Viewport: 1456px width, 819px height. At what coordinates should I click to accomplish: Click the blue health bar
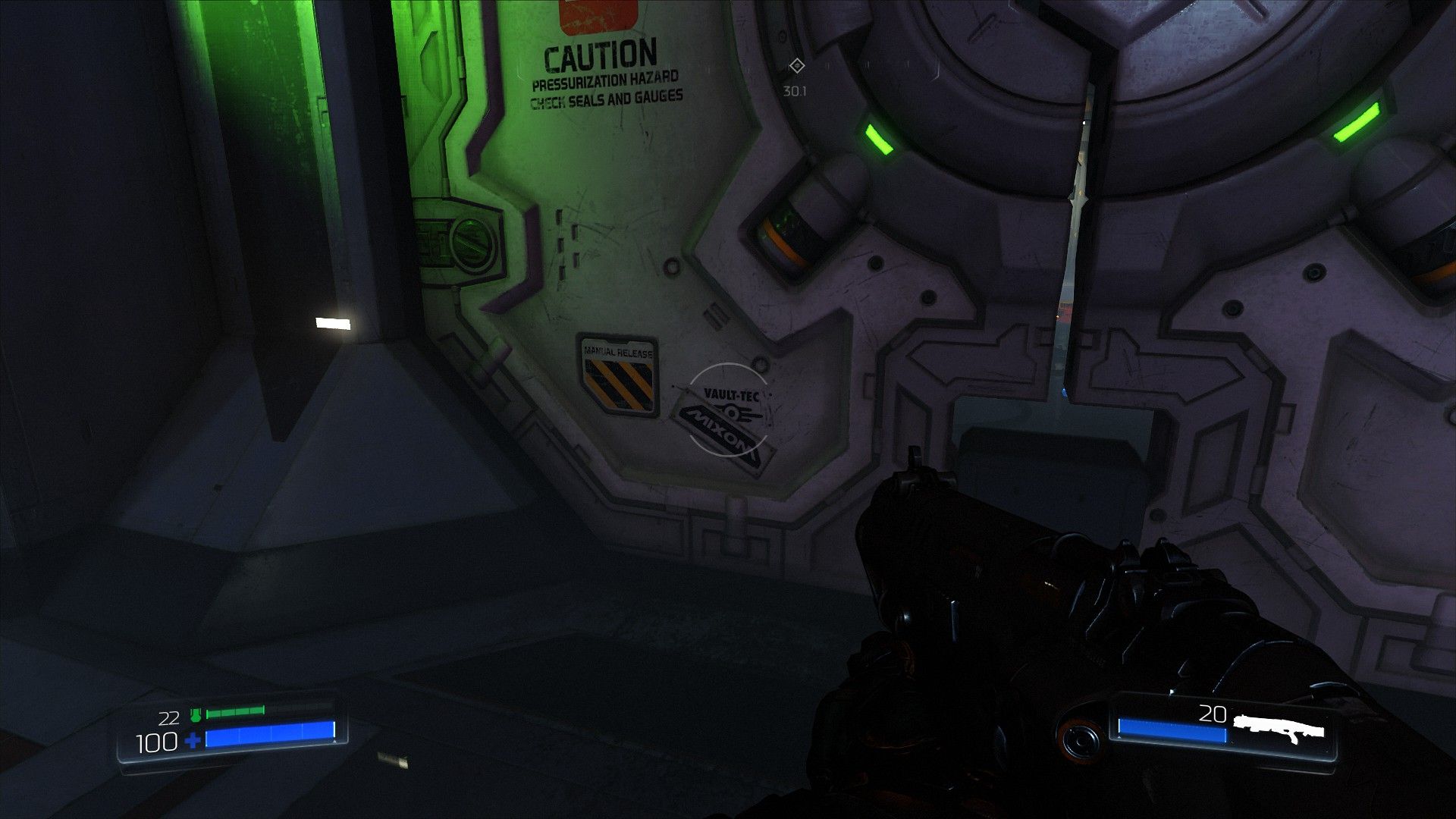pyautogui.click(x=271, y=734)
